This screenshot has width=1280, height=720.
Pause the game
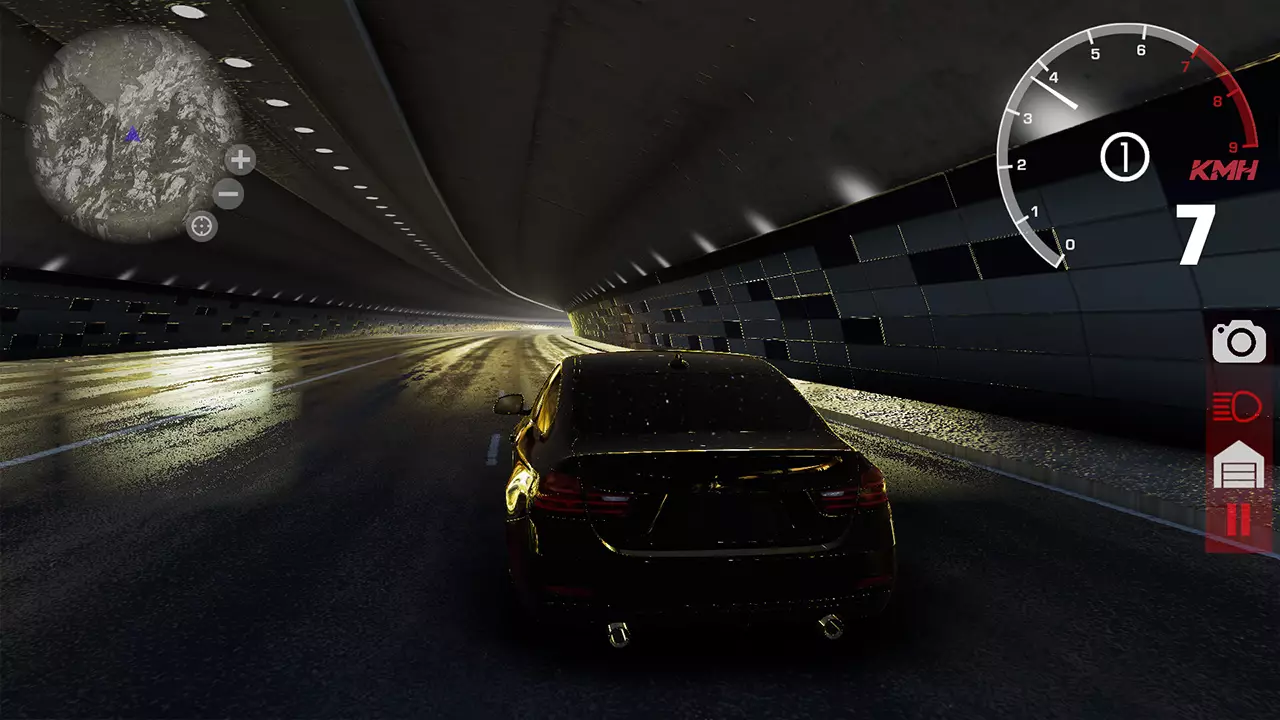point(1238,521)
